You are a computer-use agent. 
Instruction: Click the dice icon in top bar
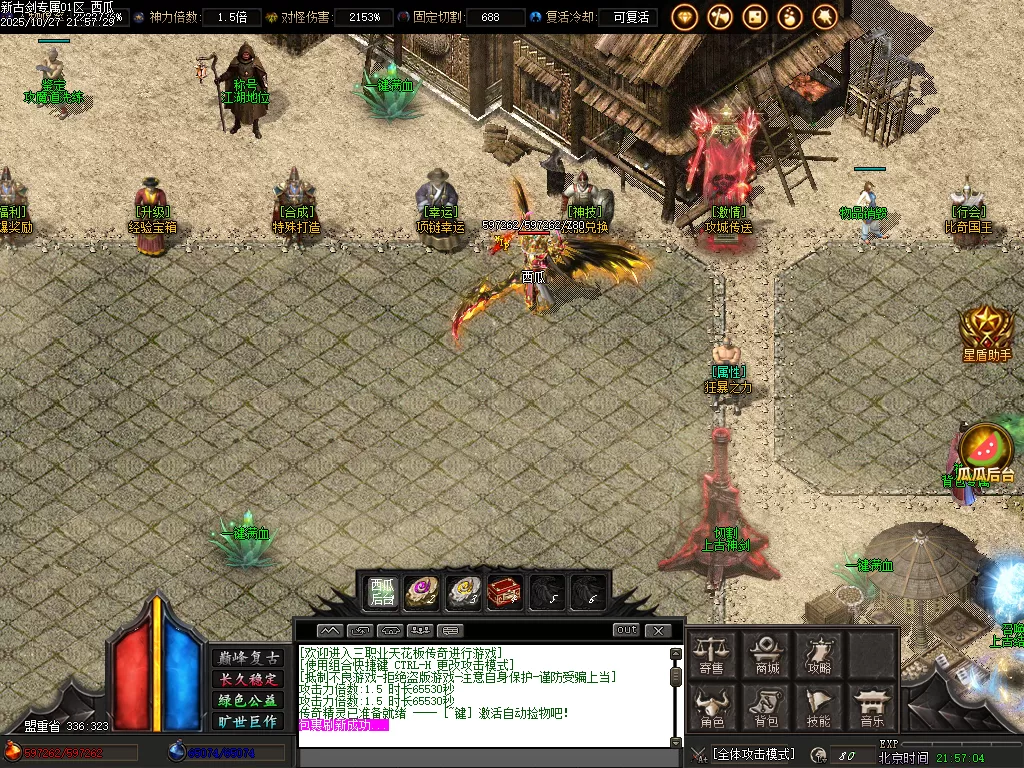click(755, 17)
